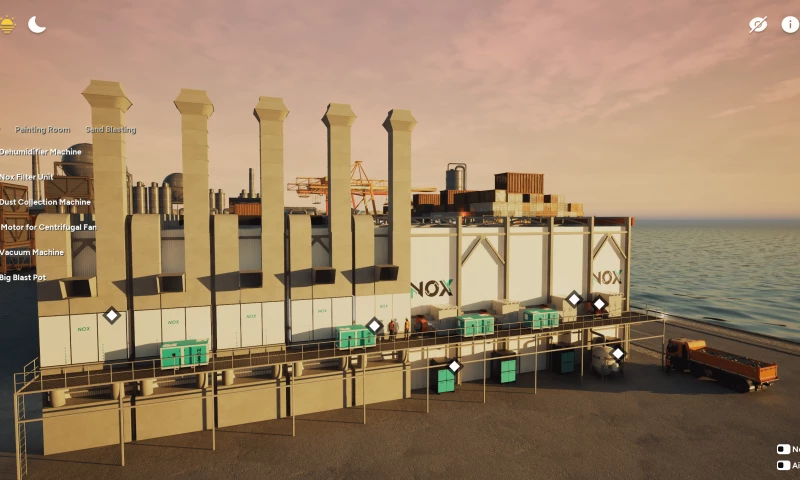Select the diamond hotspot beside the walkway workers

point(374,325)
